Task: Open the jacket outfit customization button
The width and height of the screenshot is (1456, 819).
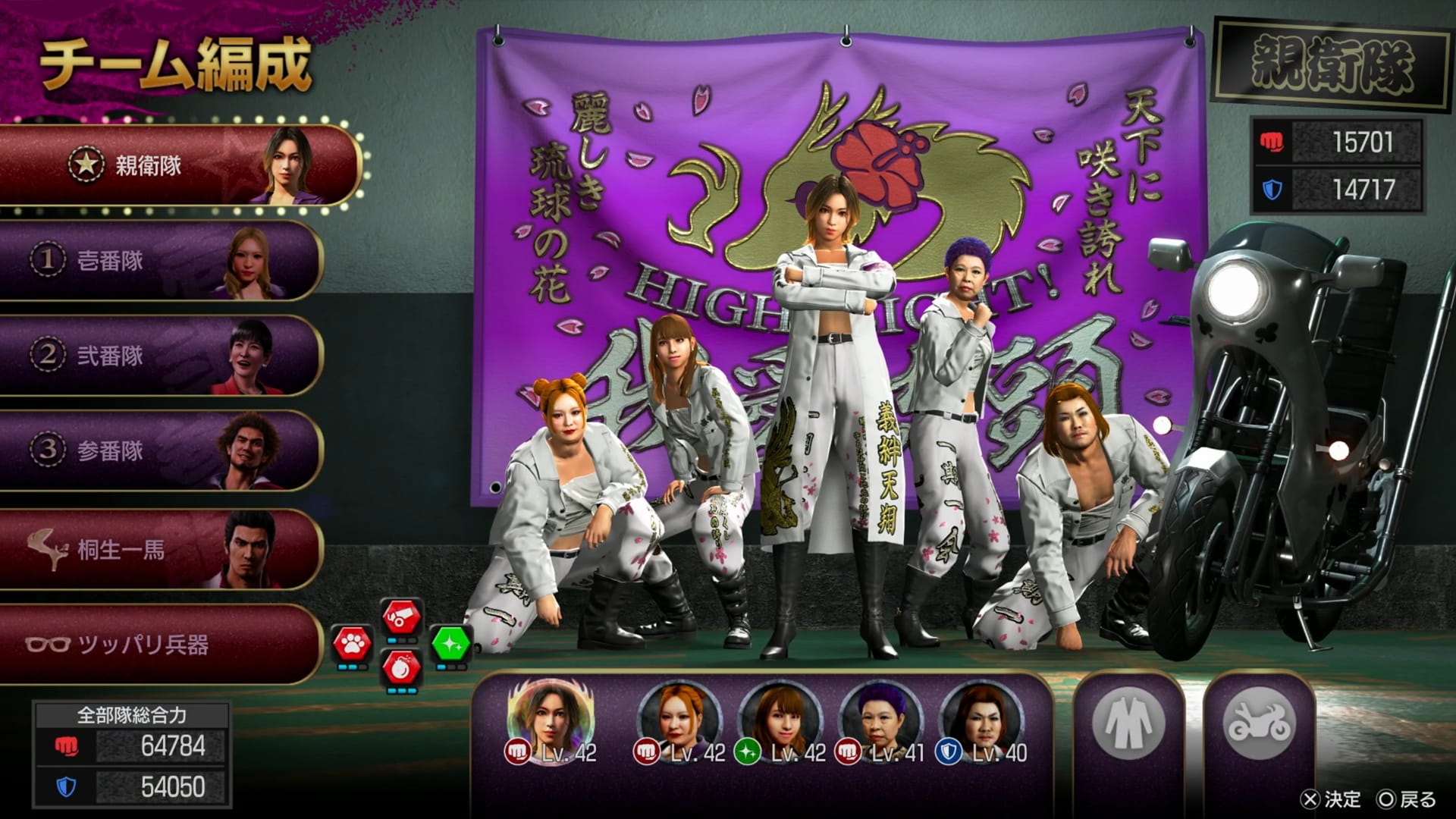Action: pos(1128,723)
